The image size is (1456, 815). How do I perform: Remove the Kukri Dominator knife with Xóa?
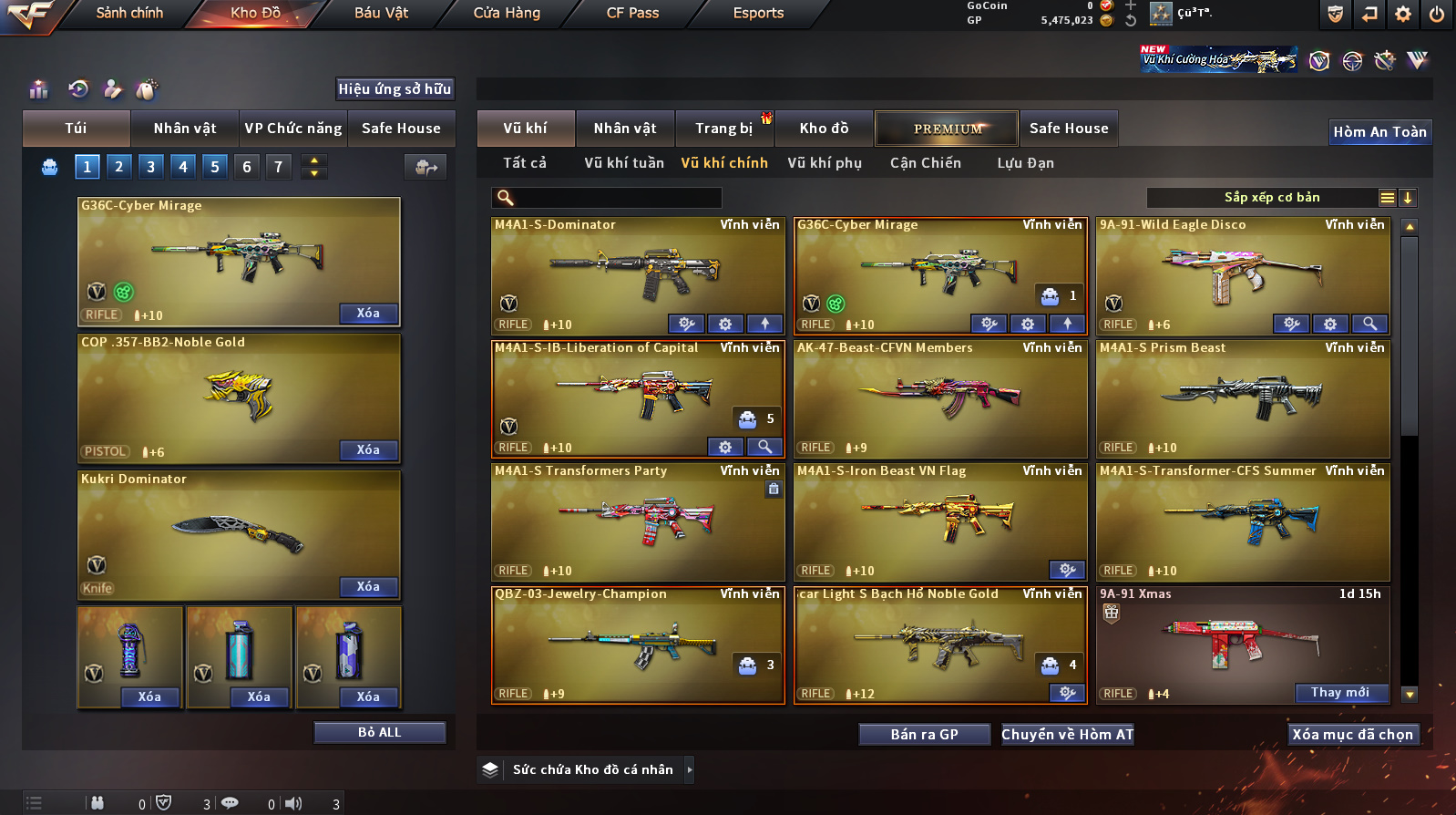[368, 587]
